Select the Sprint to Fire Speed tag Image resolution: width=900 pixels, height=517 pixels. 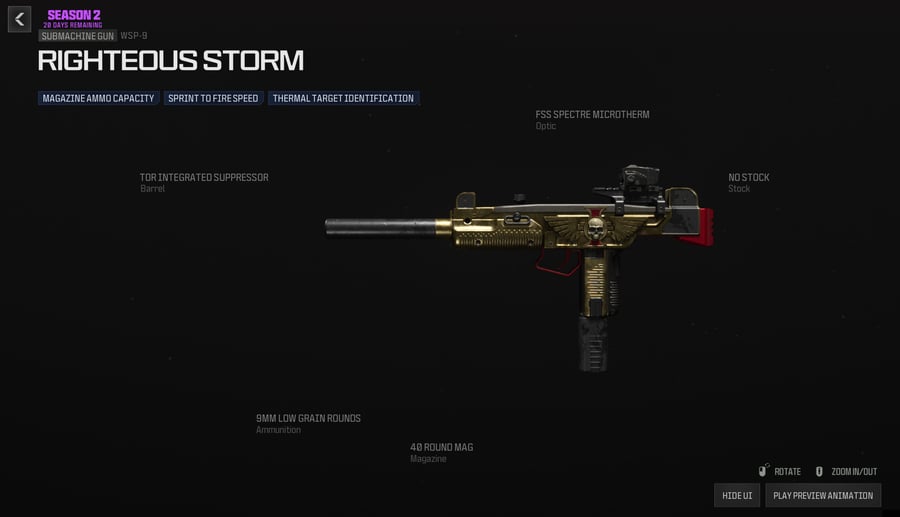click(214, 98)
